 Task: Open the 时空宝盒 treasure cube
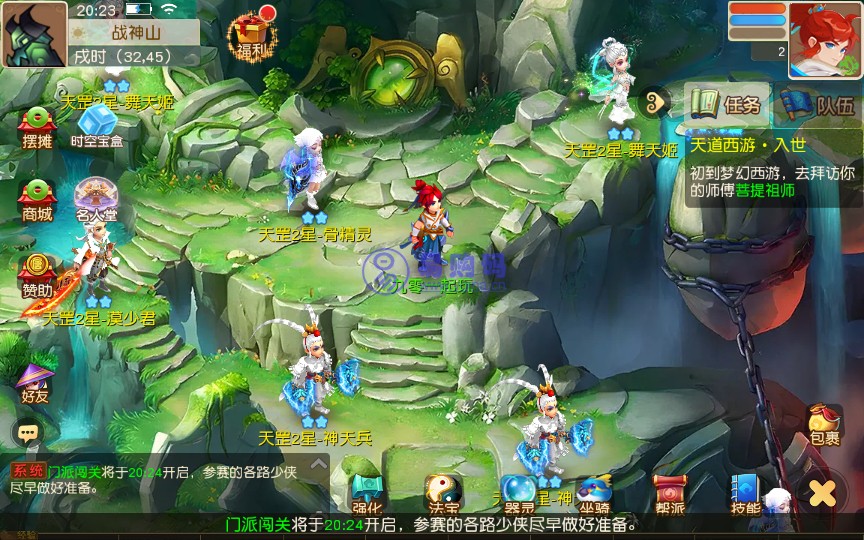[97, 126]
